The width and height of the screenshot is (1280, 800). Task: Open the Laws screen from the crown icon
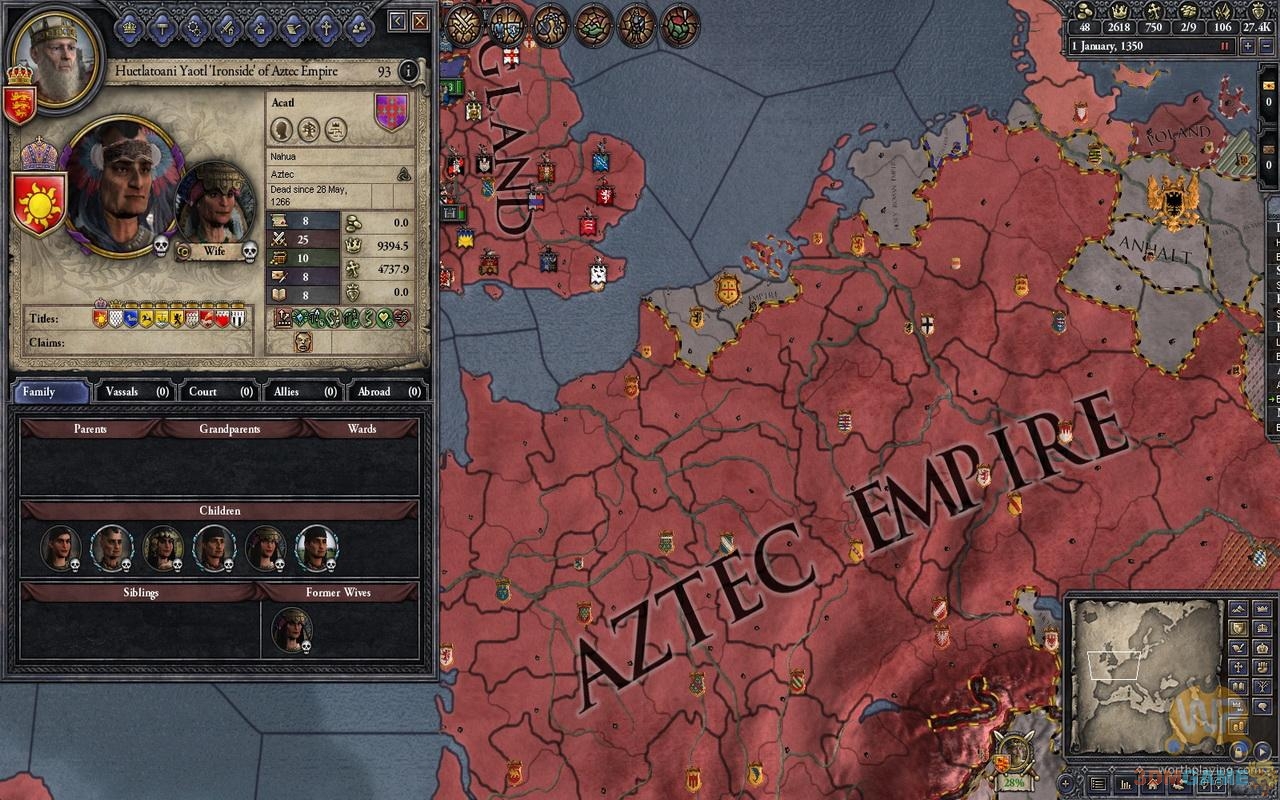click(x=131, y=28)
